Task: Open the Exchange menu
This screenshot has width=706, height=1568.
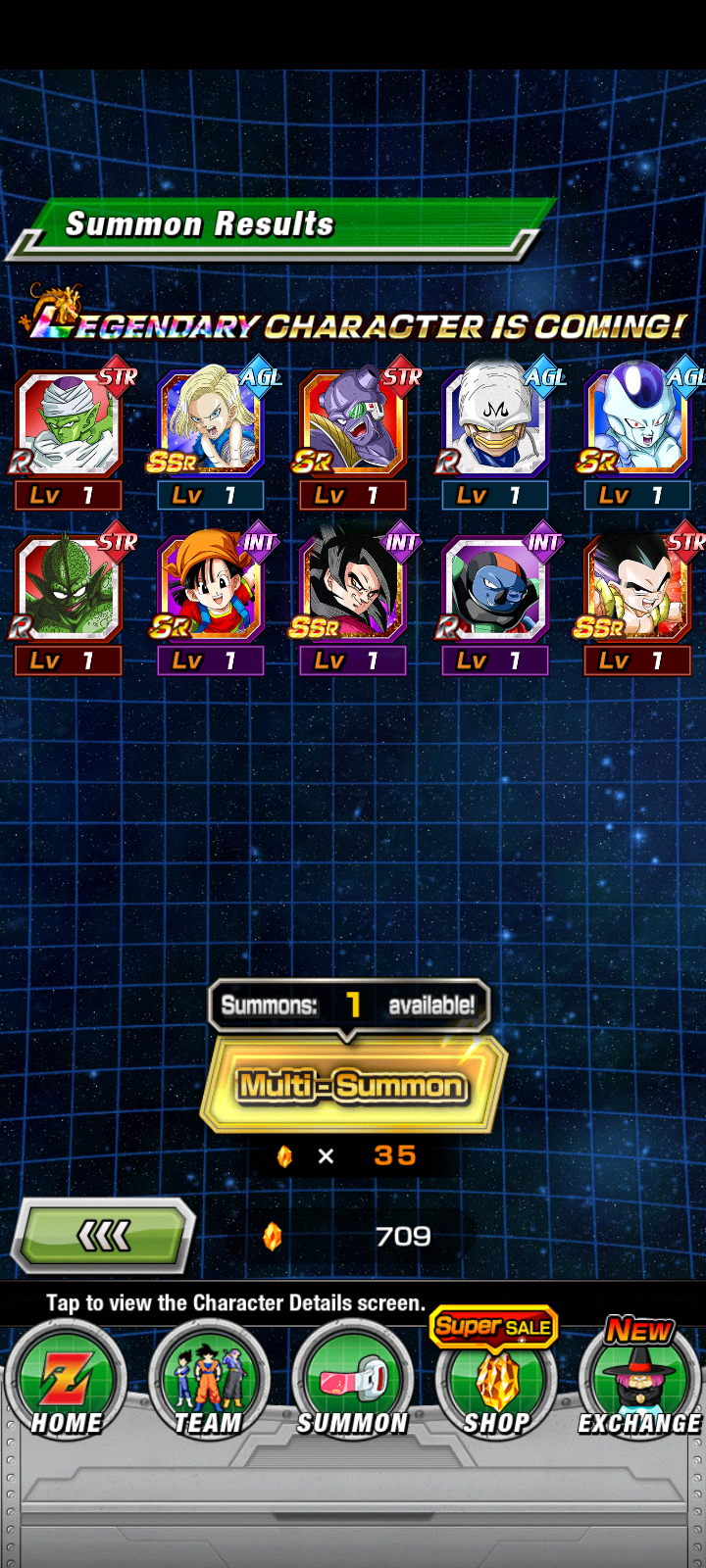Action: [639, 1382]
